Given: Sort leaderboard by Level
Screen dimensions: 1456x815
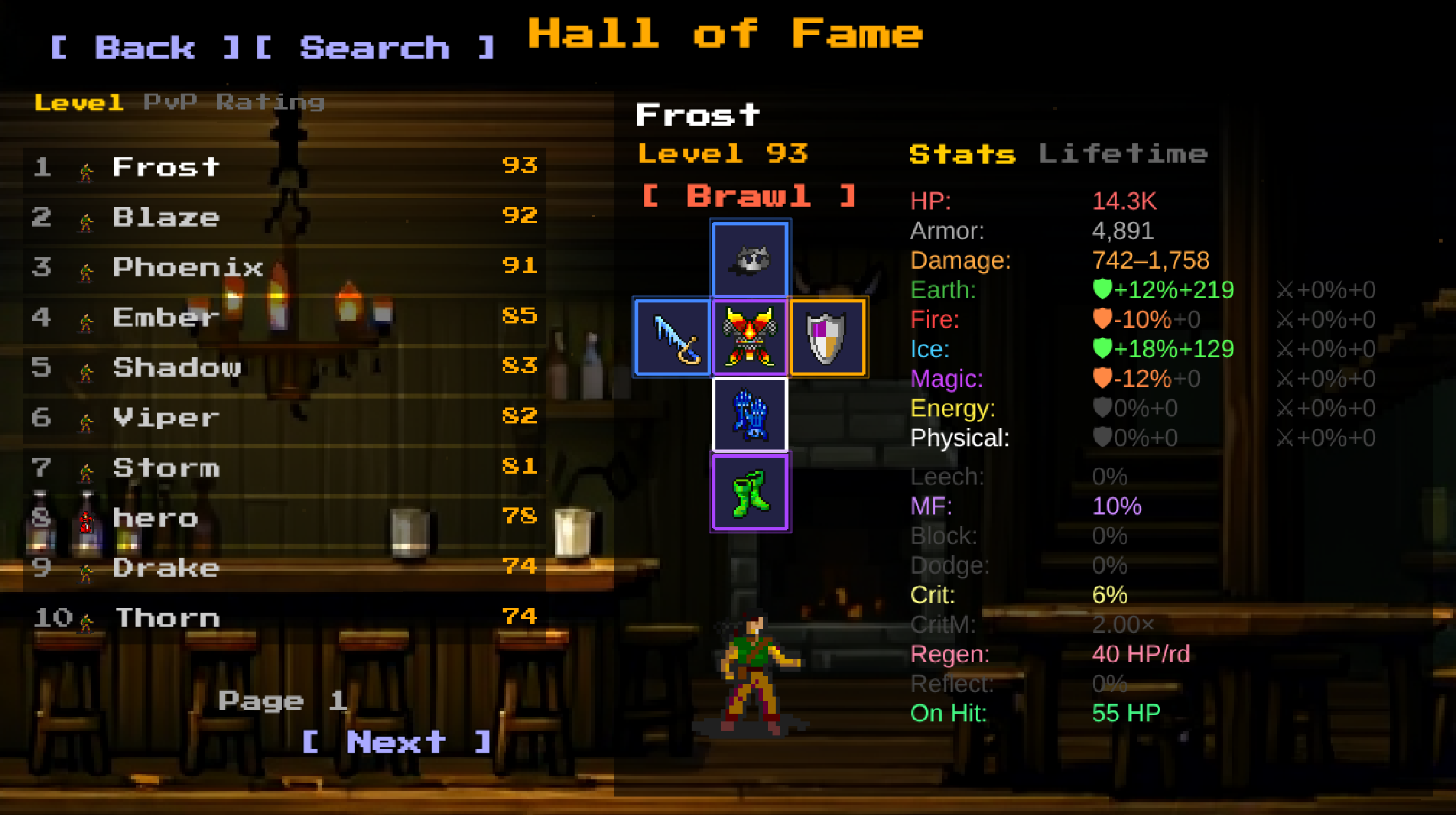Looking at the screenshot, I should [78, 101].
